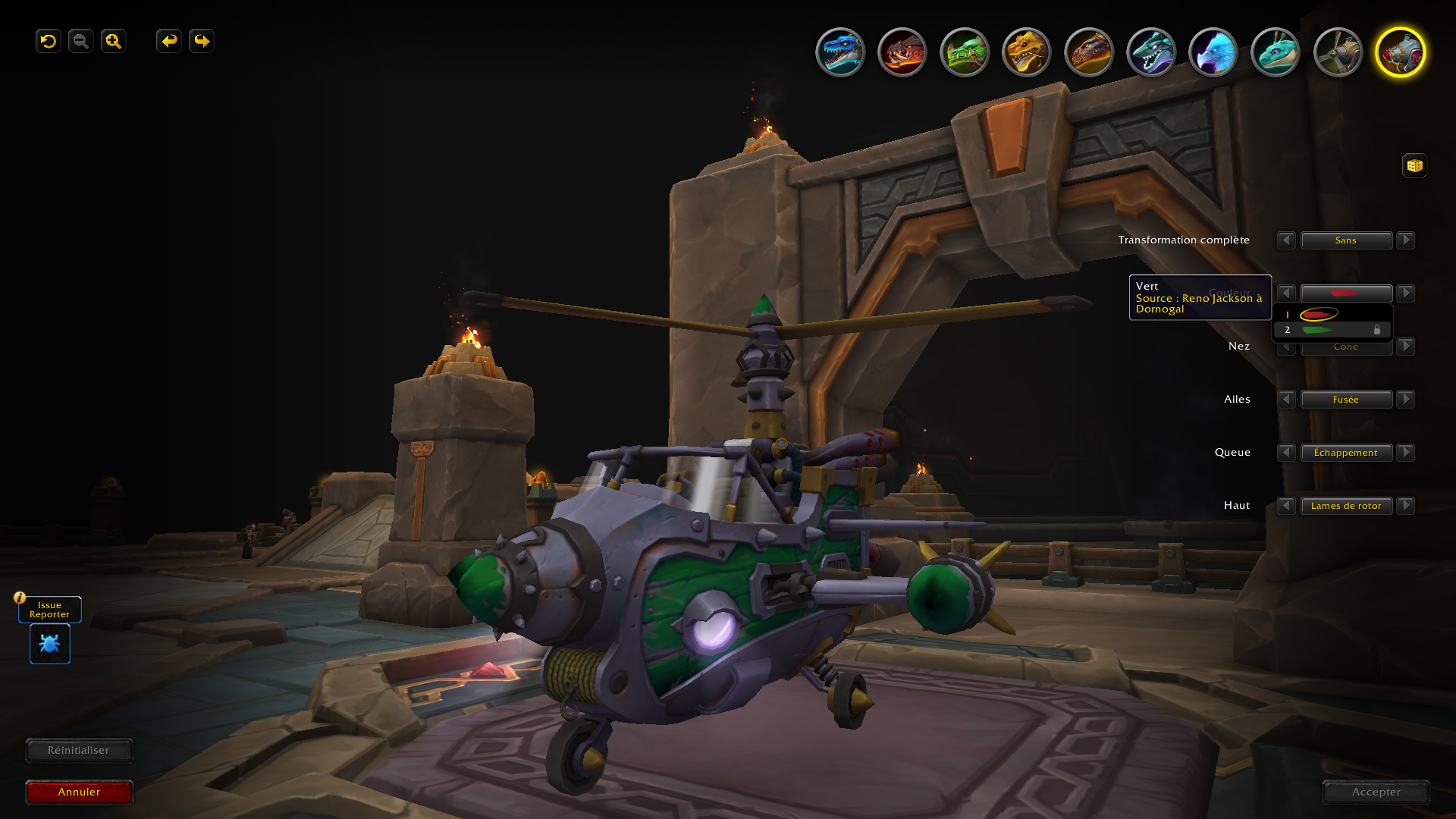Zoom in with the plus magnifier

114,41
